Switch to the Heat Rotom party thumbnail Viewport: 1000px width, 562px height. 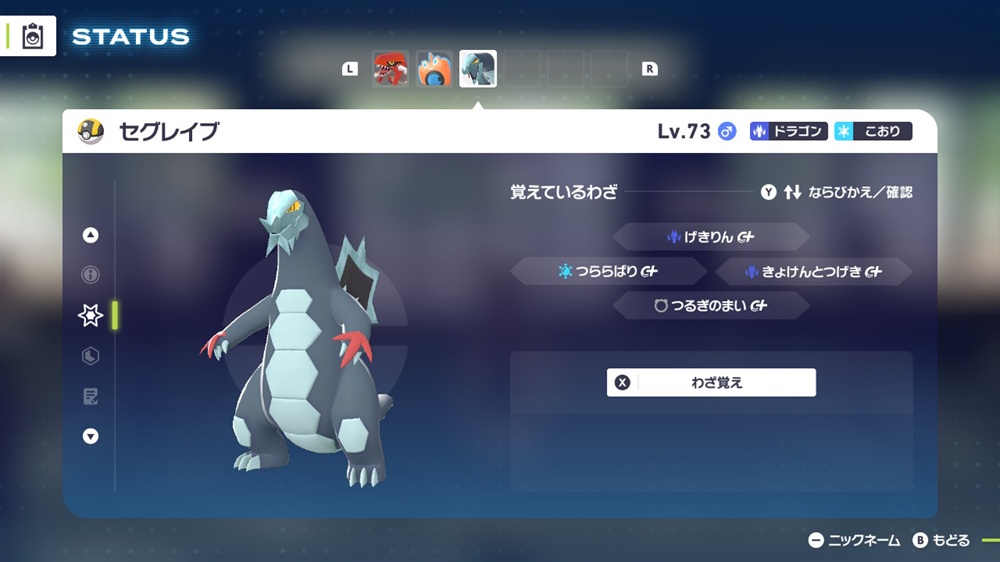pos(434,69)
